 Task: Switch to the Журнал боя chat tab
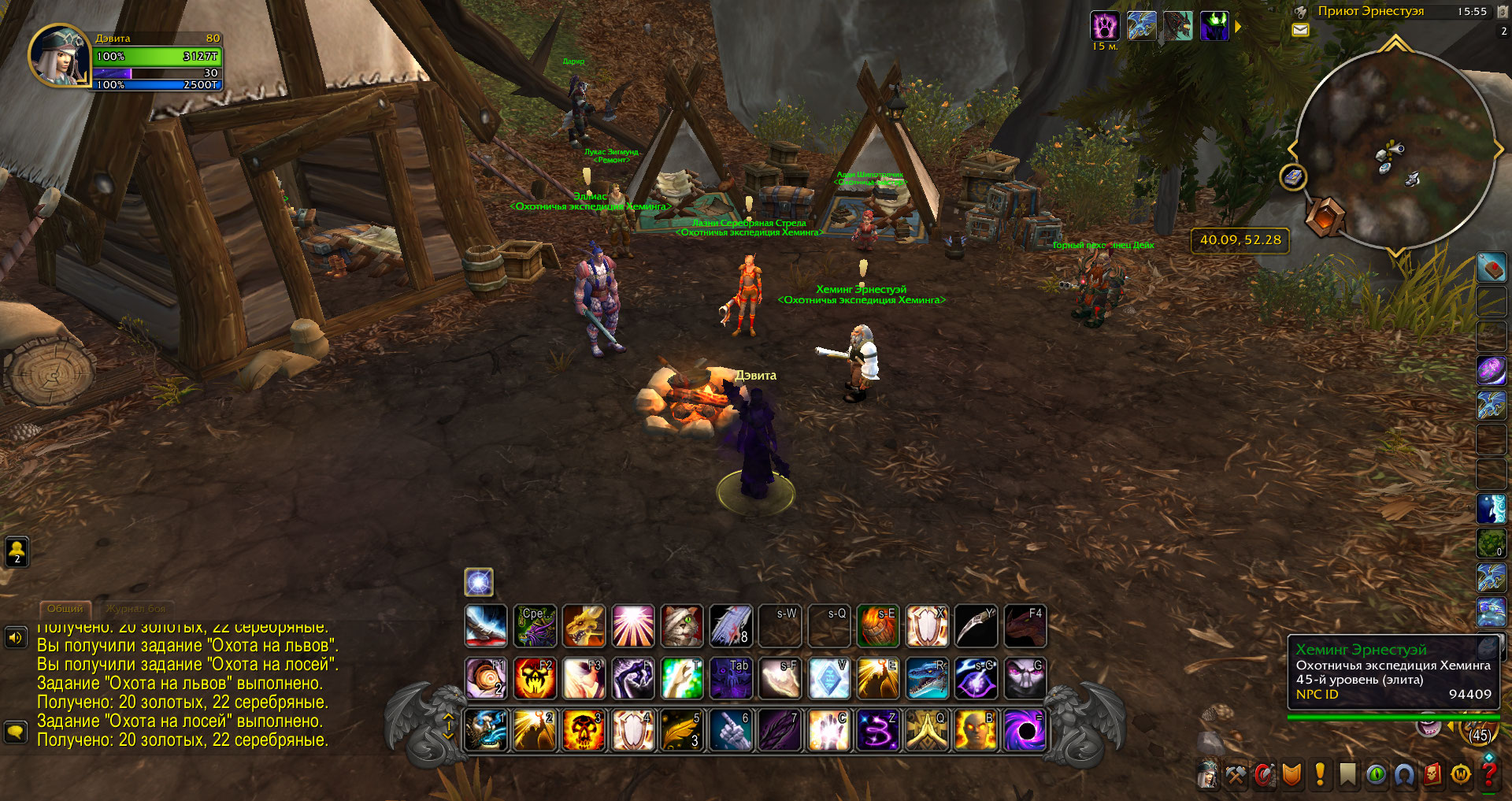tap(135, 609)
